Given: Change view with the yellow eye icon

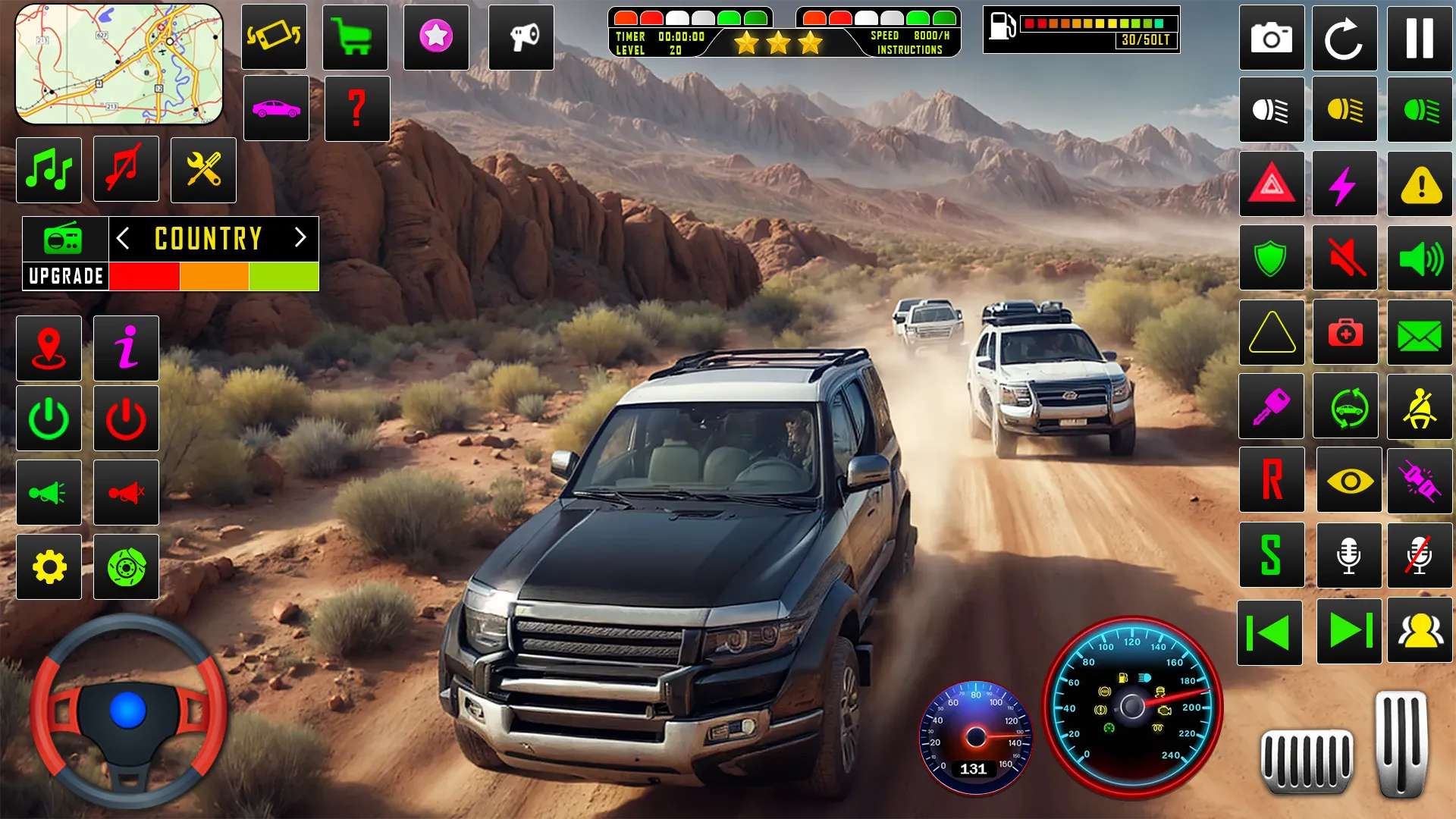Looking at the screenshot, I should coord(1349,481).
